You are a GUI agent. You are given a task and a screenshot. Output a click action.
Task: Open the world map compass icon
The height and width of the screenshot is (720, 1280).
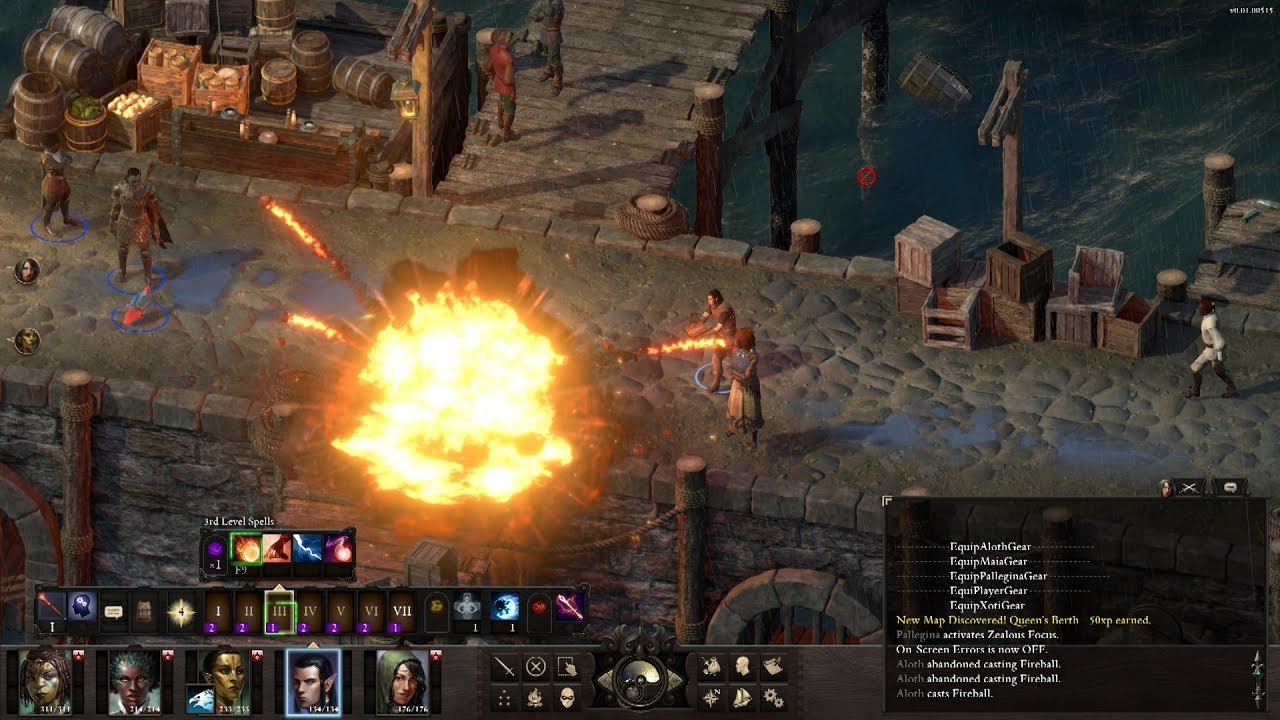(x=711, y=697)
